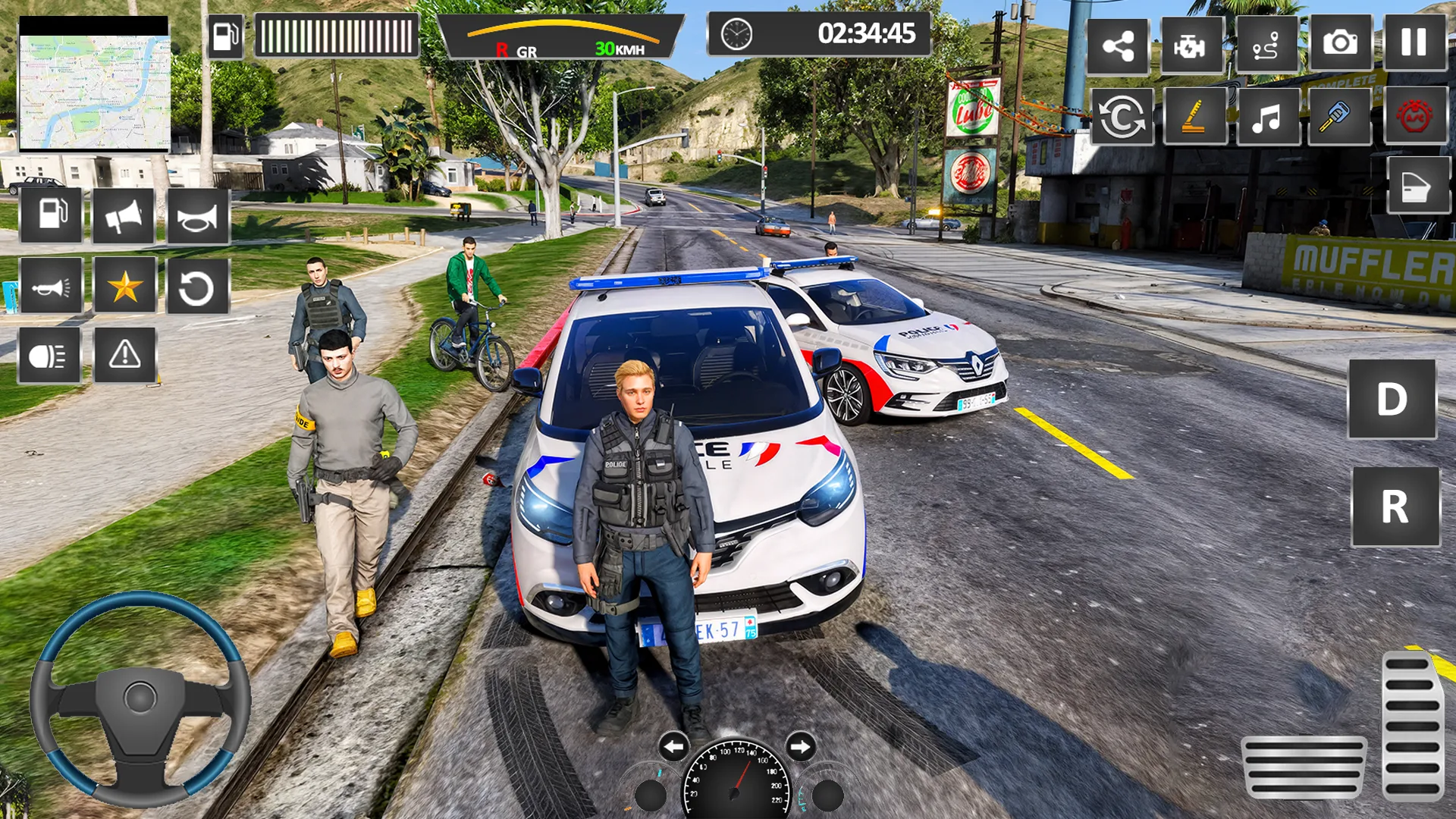Click the left turn arrow indicator
This screenshot has height=819, width=1456.
point(673,747)
